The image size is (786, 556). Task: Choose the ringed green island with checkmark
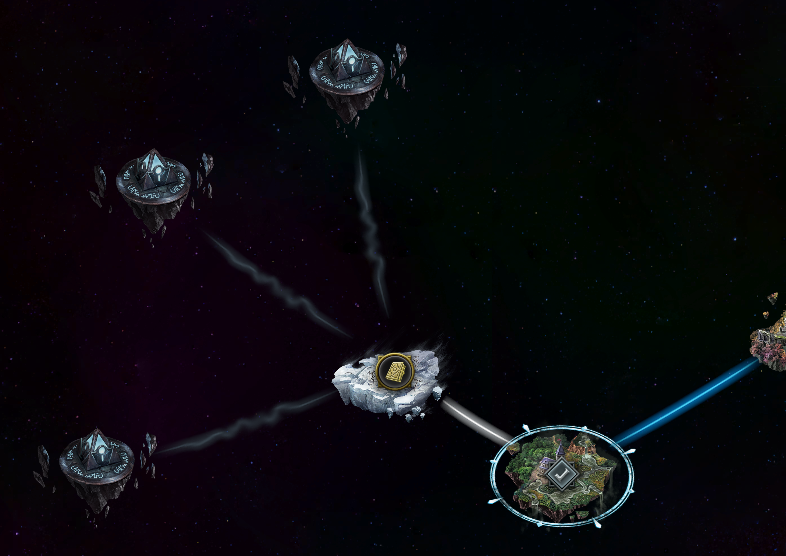(x=562, y=474)
